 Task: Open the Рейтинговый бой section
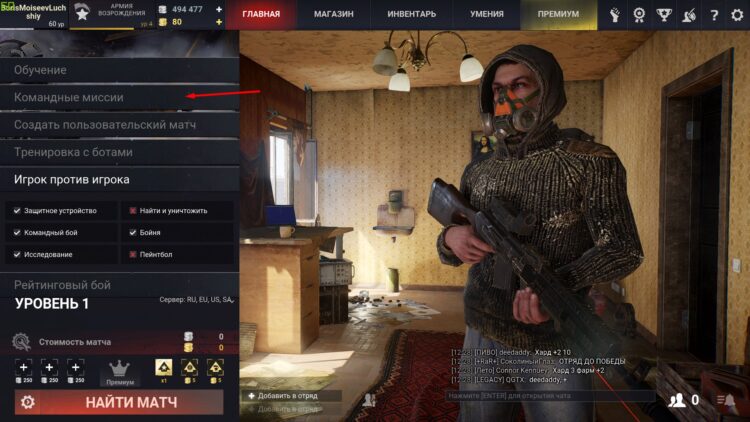62,285
